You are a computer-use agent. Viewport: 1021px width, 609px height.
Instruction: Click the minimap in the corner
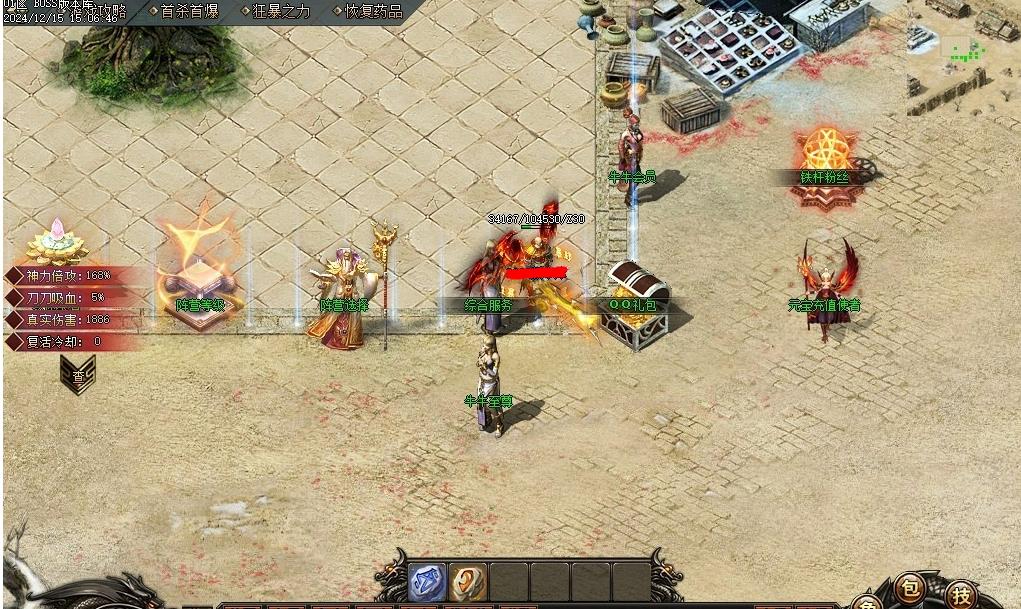coord(963,50)
